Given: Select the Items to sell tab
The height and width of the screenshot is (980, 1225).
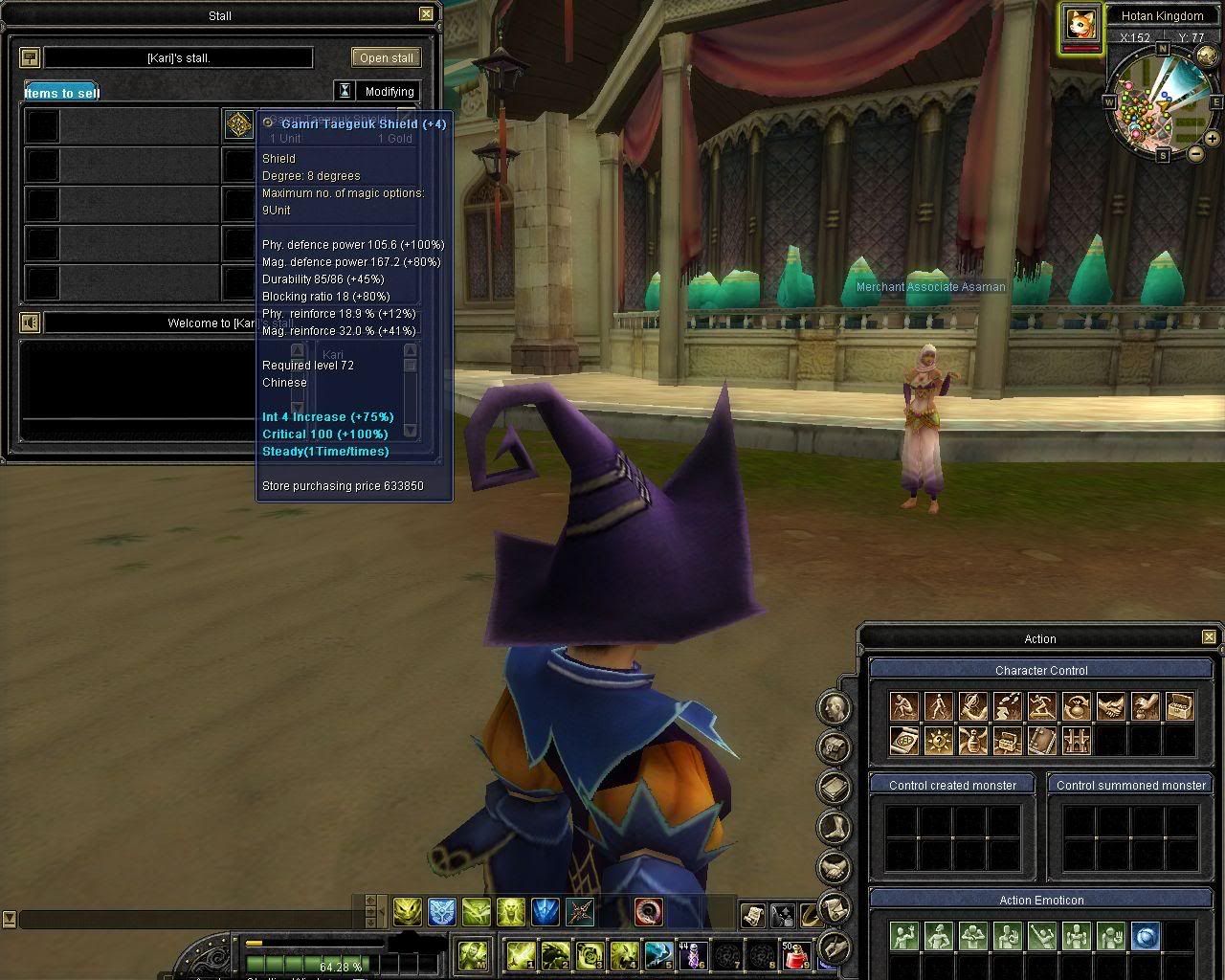Looking at the screenshot, I should point(62,93).
